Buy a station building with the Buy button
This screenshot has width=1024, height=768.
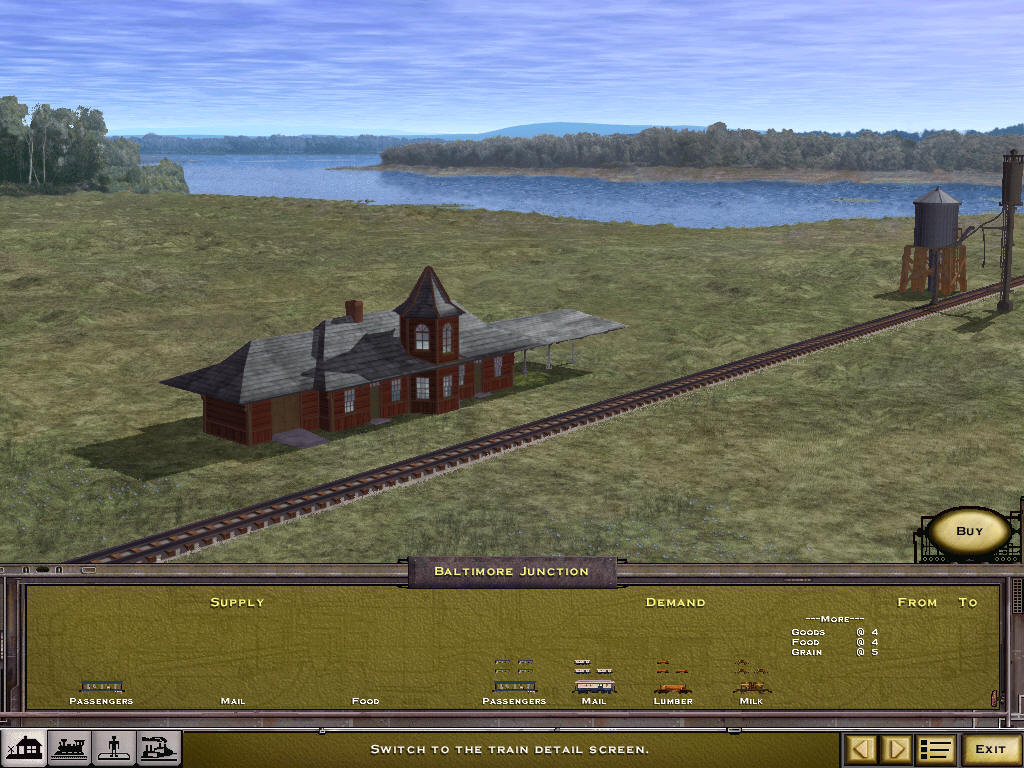969,531
